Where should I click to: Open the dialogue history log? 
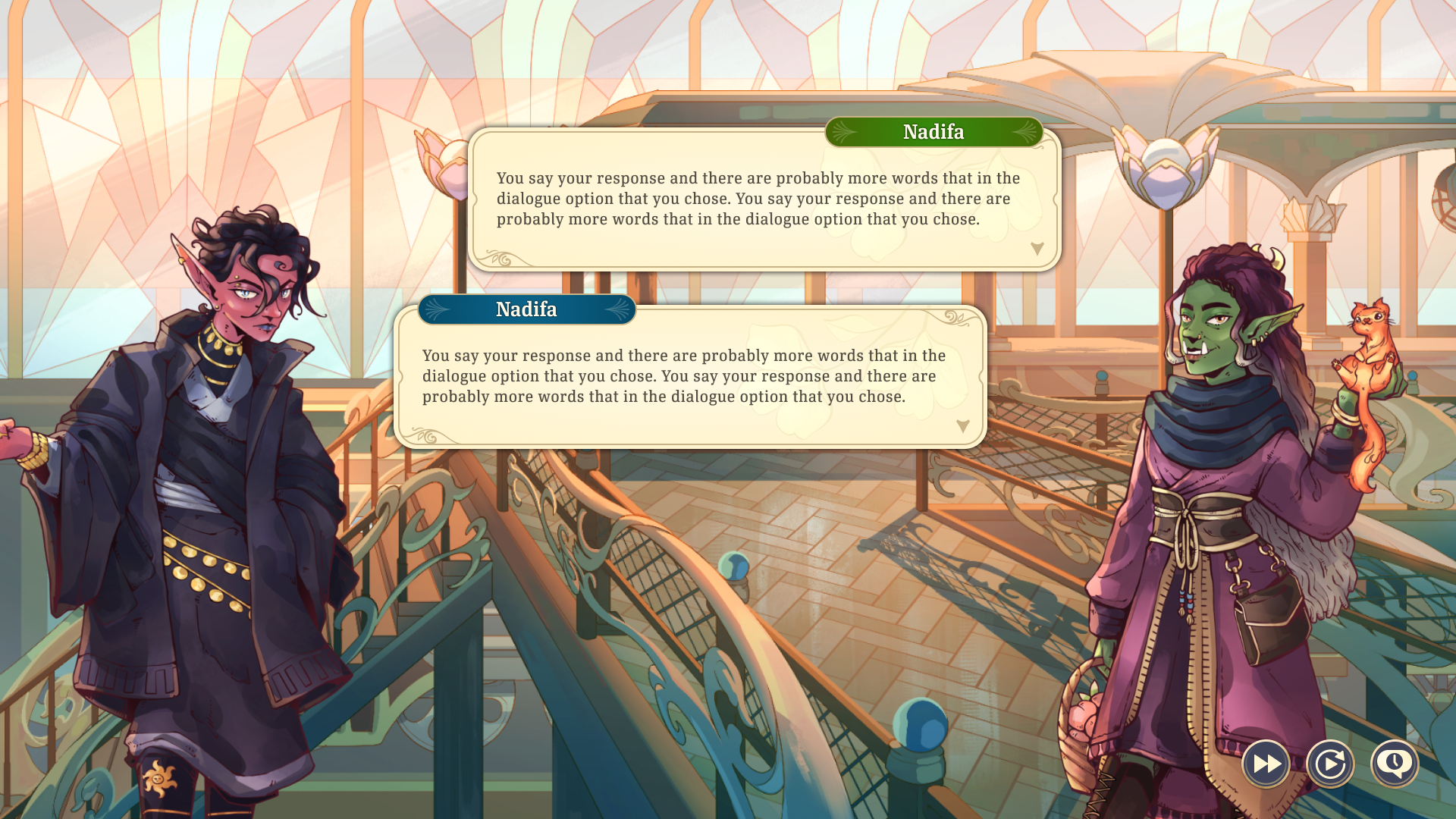[1395, 764]
